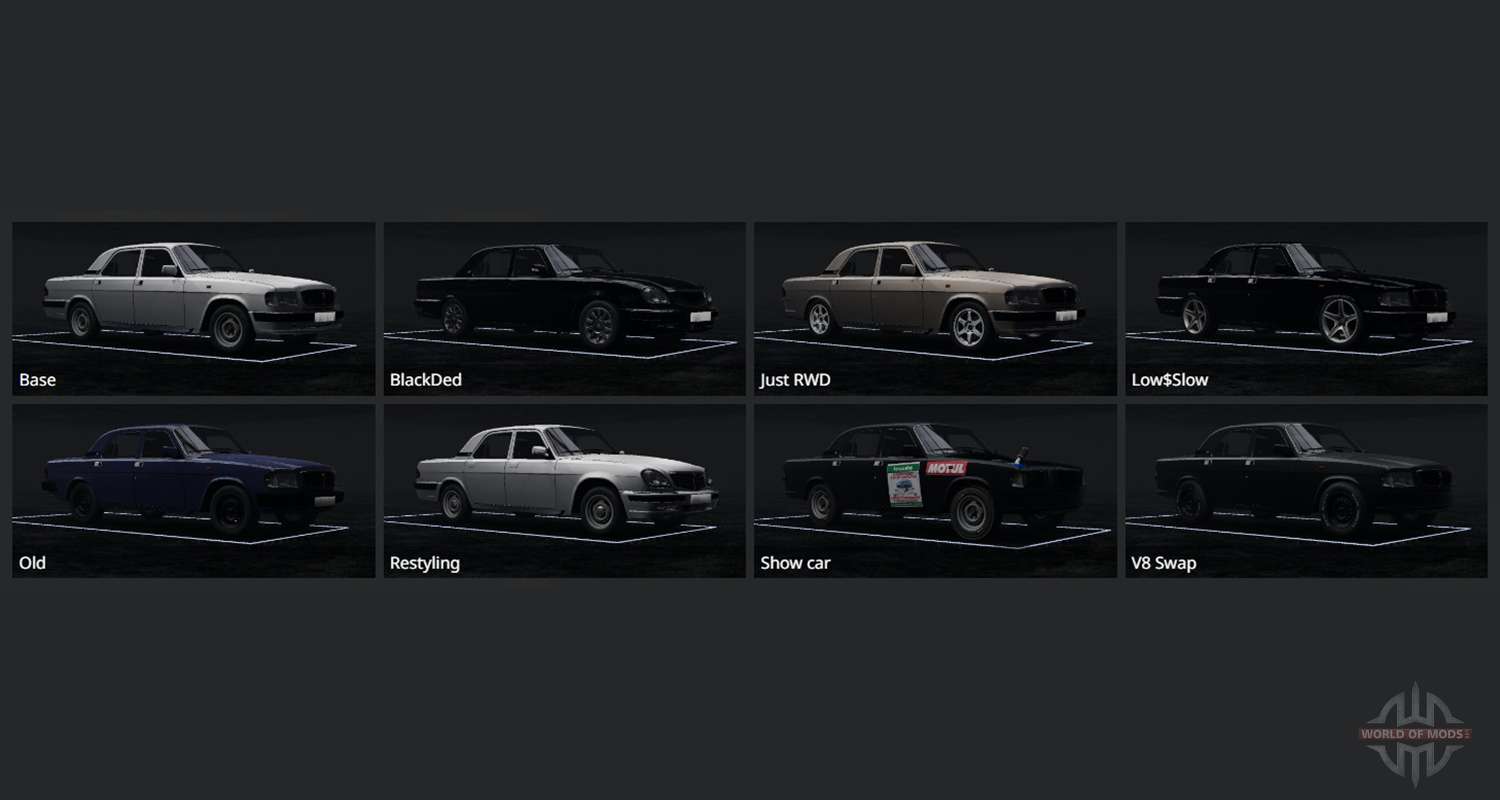Click the Old label text
This screenshot has height=800, width=1500.
point(31,562)
